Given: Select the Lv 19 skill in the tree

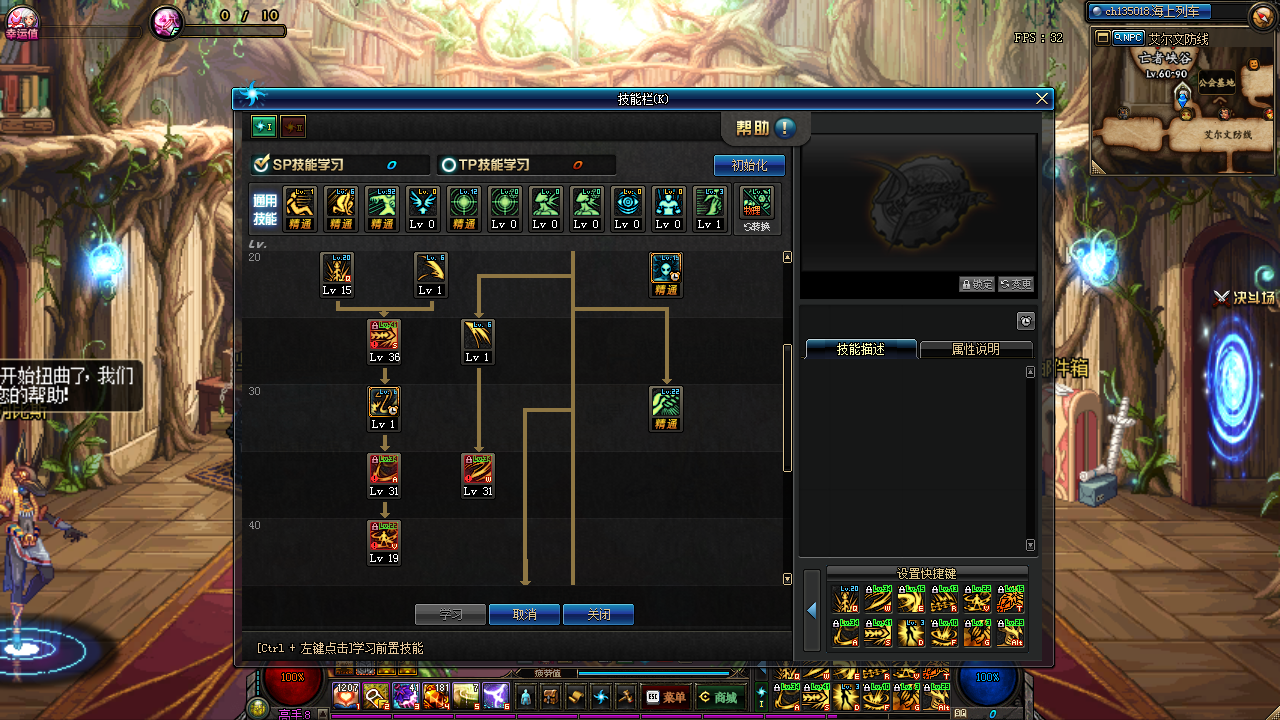Looking at the screenshot, I should coord(384,542).
